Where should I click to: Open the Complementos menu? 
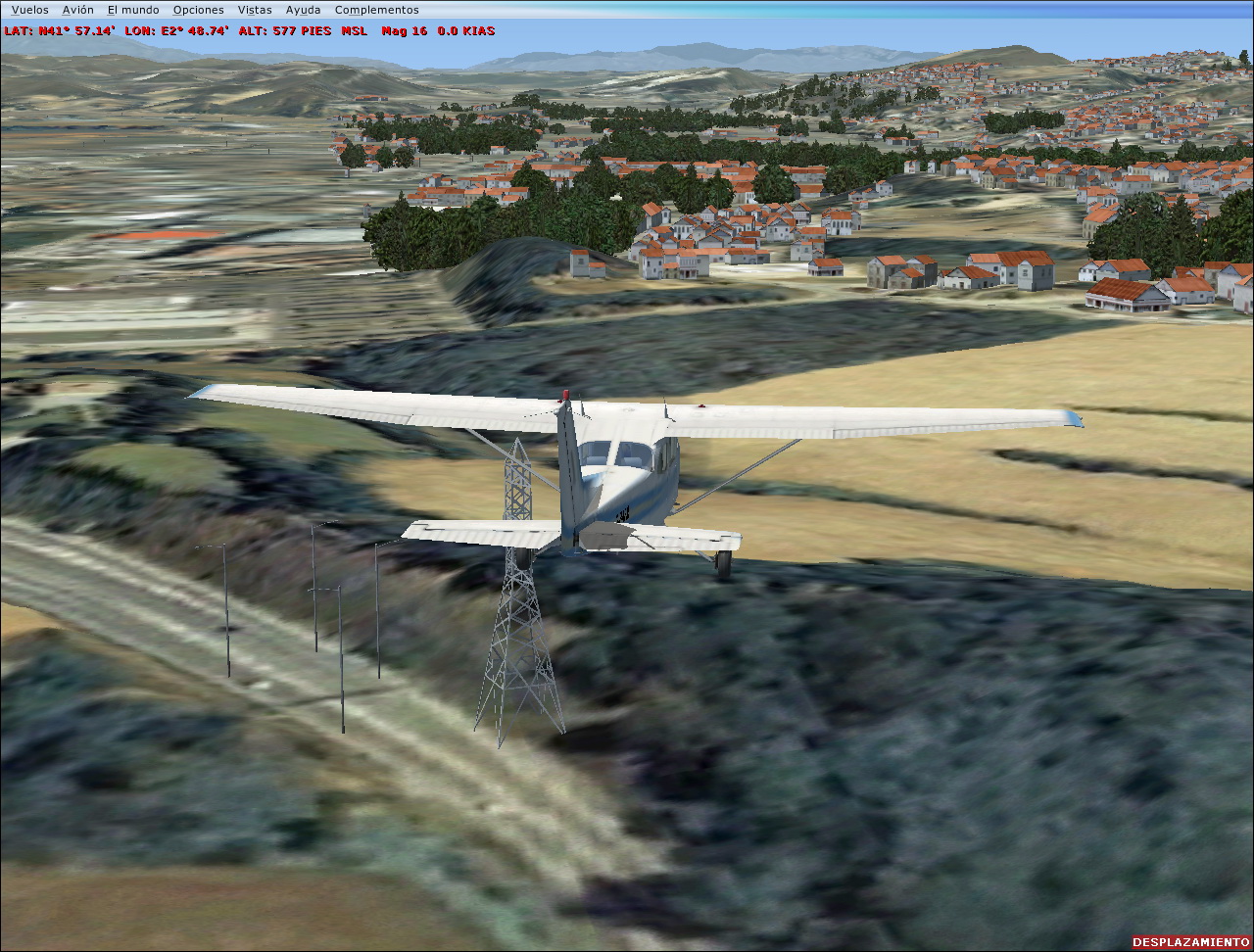pyautogui.click(x=376, y=10)
